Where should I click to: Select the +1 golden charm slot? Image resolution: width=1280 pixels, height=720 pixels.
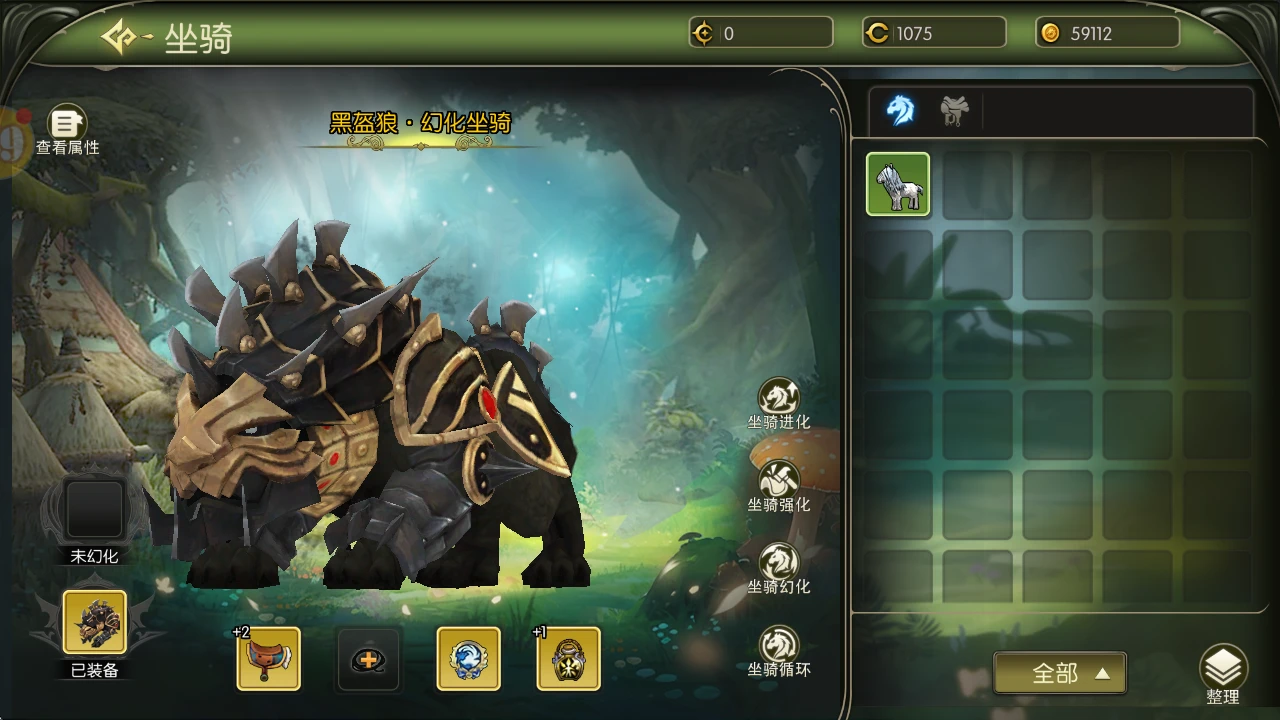(x=568, y=659)
